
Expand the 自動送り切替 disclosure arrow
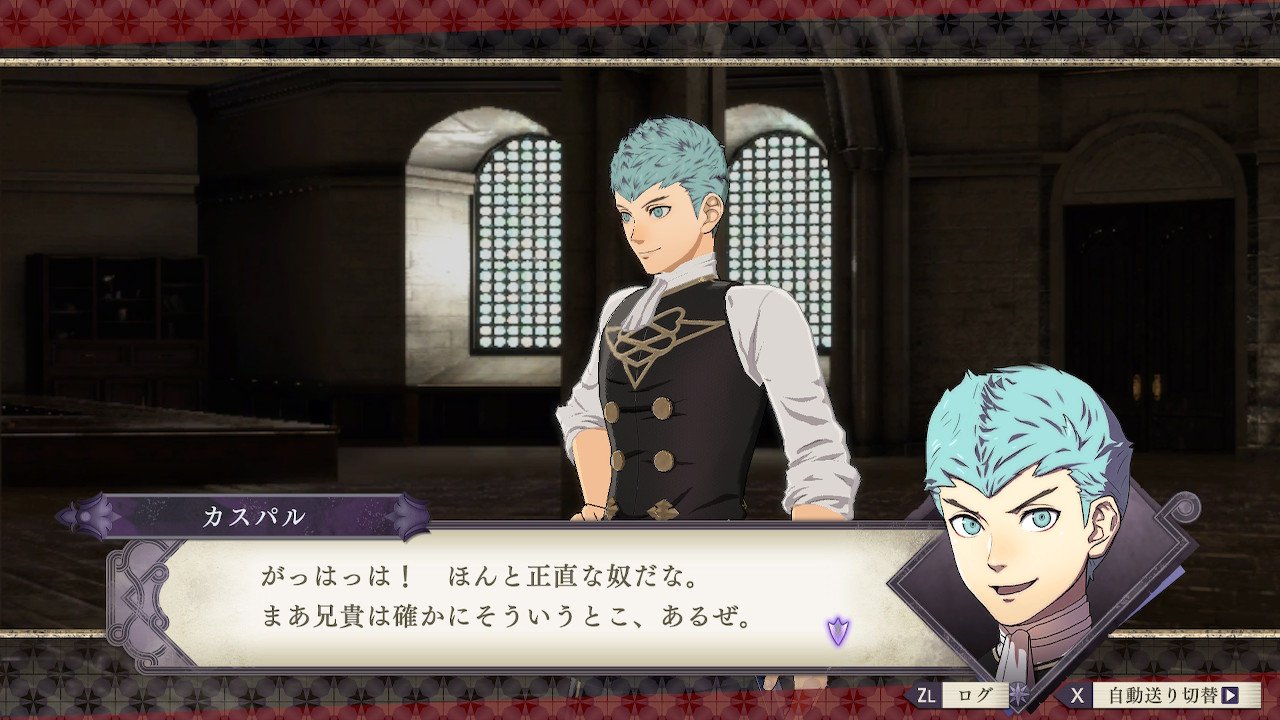click(x=1232, y=692)
